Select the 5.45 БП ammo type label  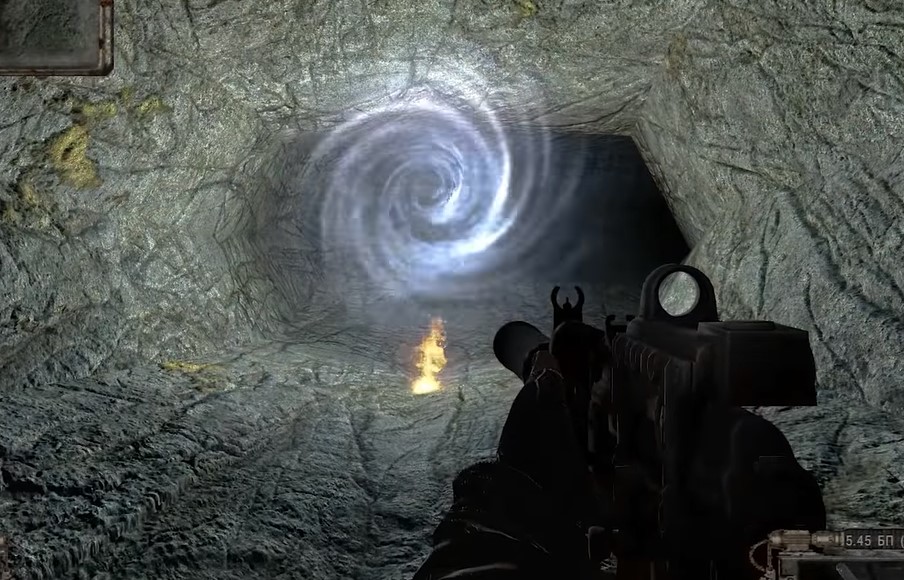click(872, 541)
